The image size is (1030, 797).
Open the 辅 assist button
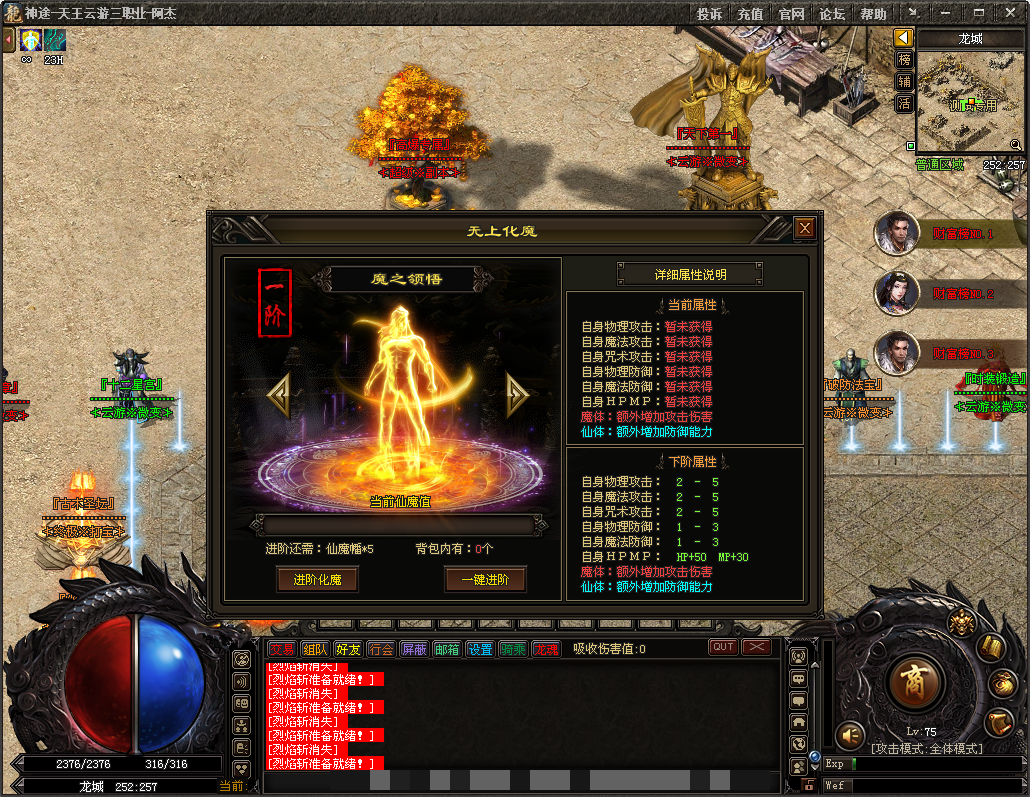coord(904,82)
